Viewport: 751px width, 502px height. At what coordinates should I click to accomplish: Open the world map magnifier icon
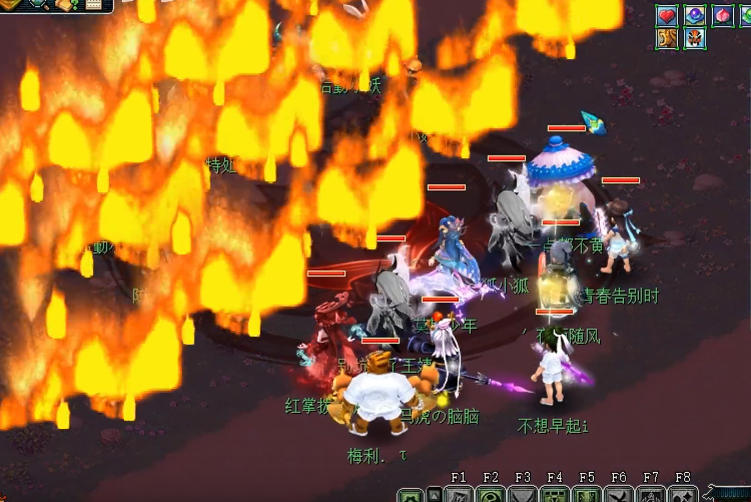click(x=38, y=4)
